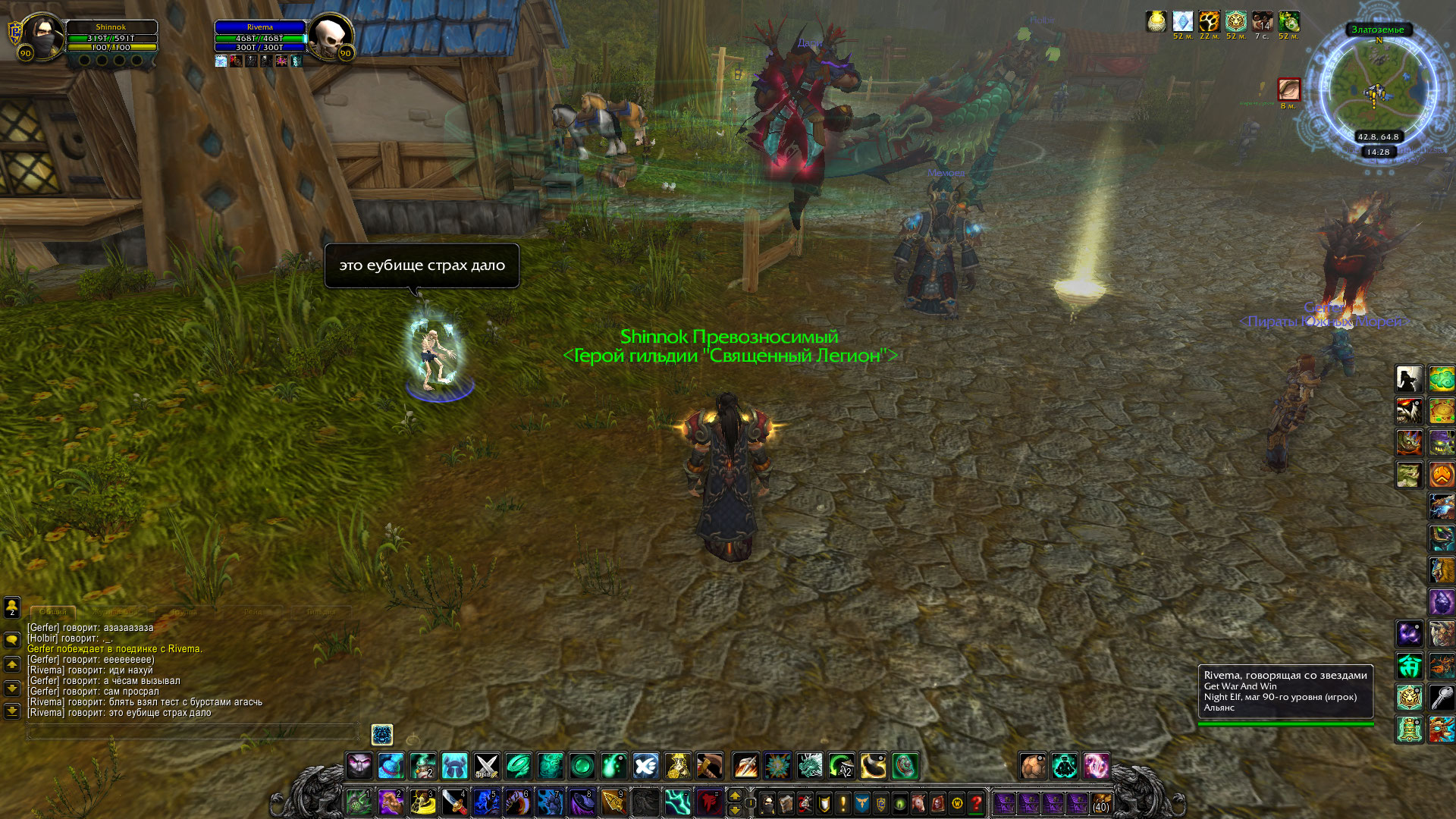Switch to the Общий chat tab

53,611
